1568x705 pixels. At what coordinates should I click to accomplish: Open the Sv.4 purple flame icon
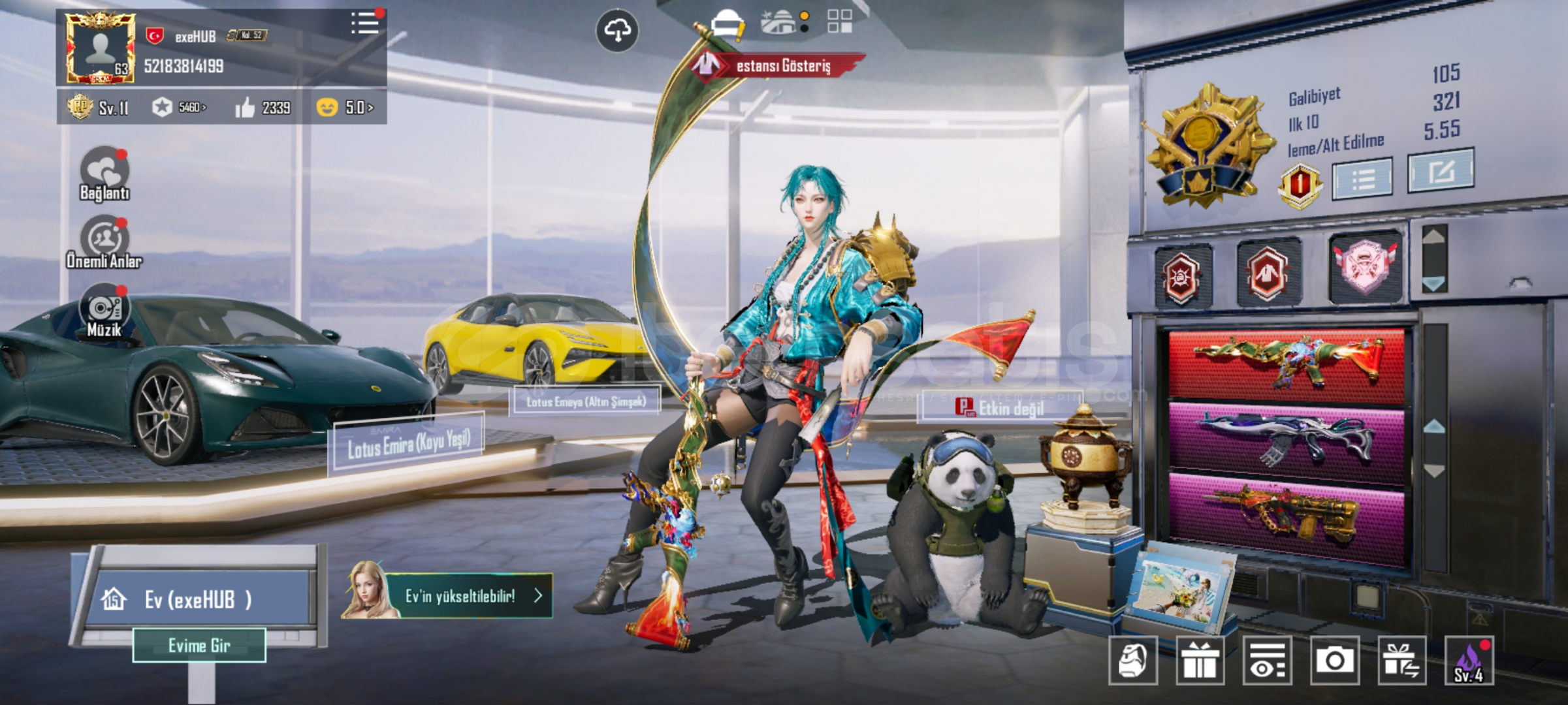coord(1469,661)
